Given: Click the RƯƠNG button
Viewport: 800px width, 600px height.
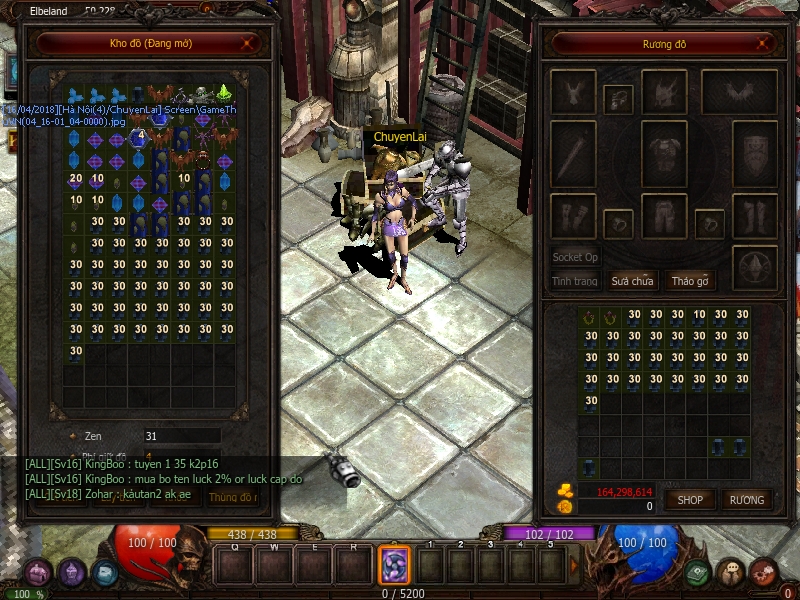Looking at the screenshot, I should click(x=746, y=499).
